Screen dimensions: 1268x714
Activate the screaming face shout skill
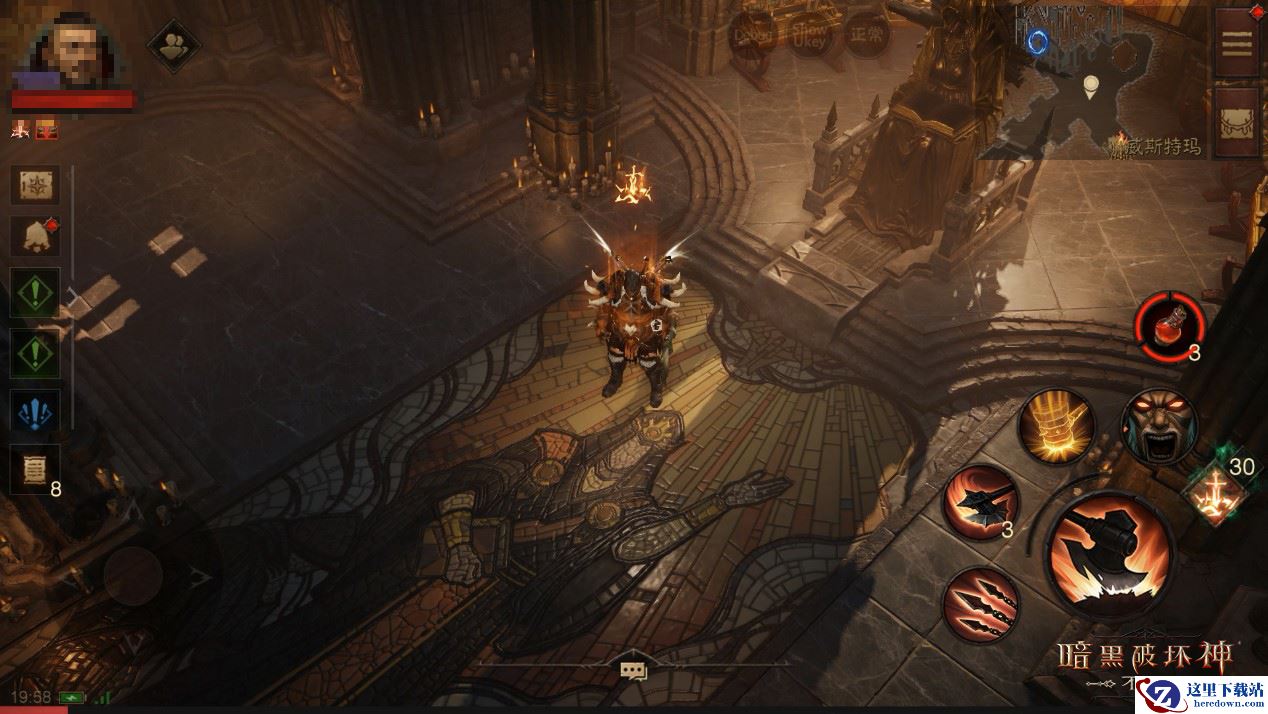(1159, 427)
